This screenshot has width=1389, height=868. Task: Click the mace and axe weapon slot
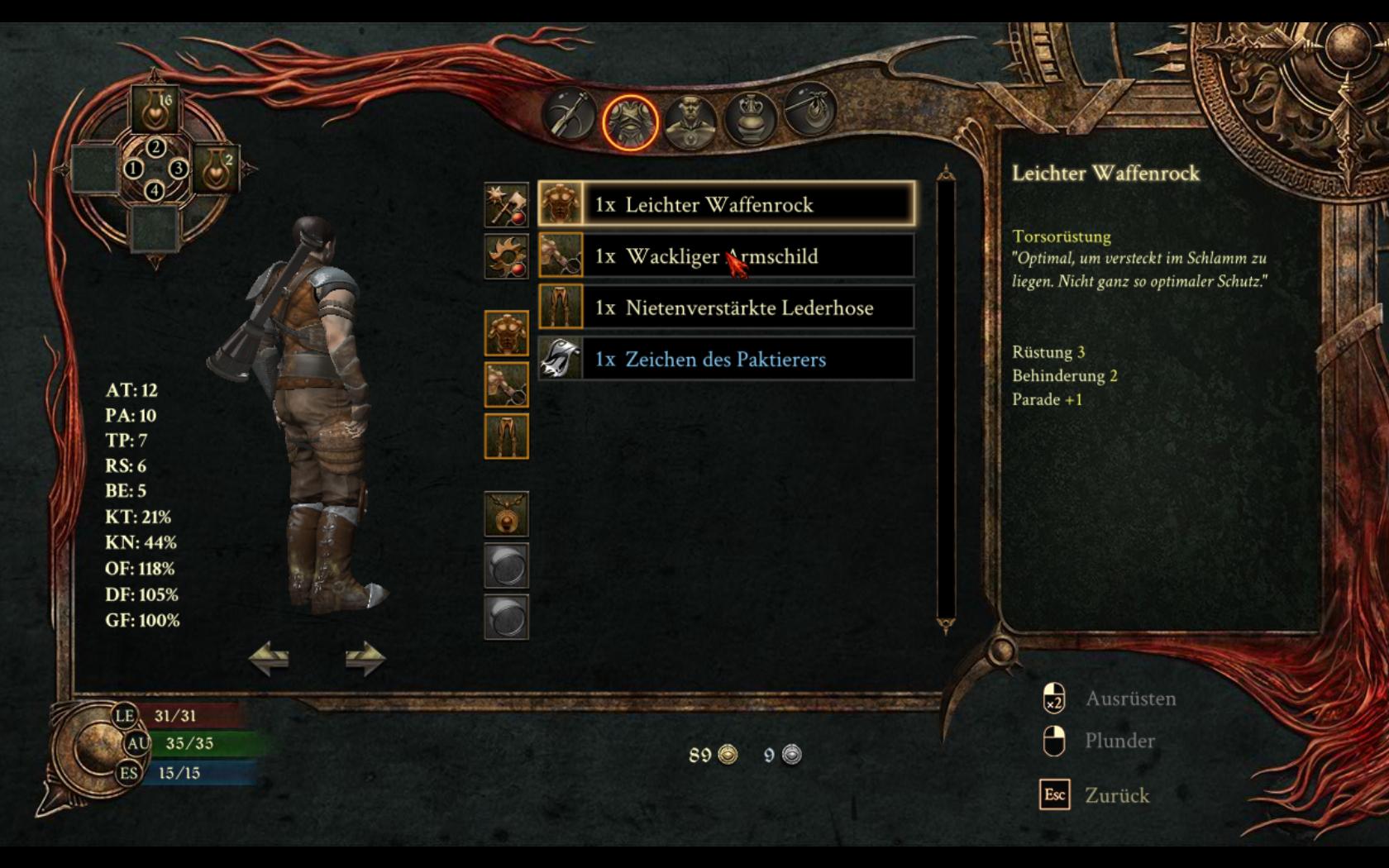(506, 205)
